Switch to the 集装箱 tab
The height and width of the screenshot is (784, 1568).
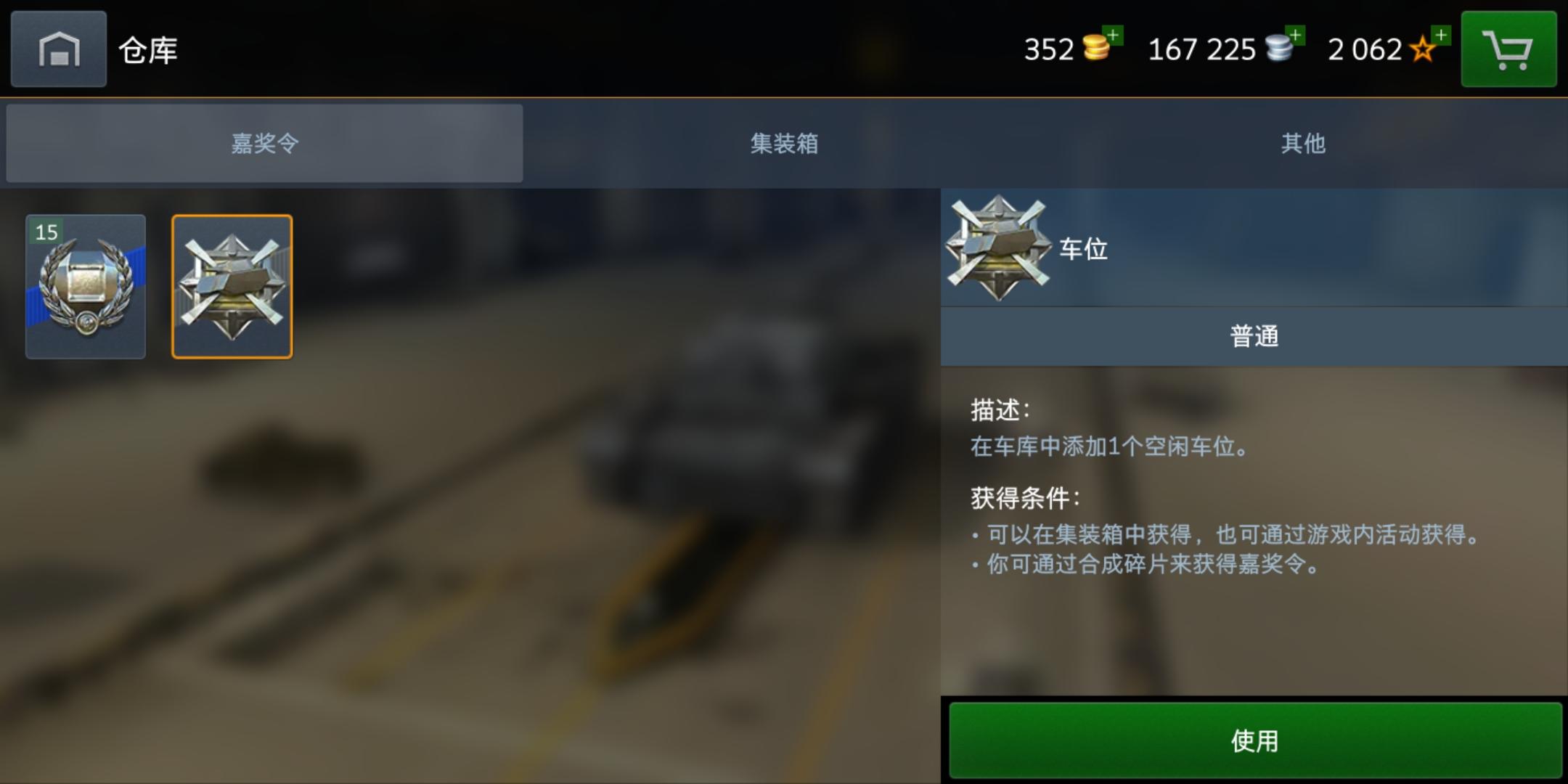(783, 144)
